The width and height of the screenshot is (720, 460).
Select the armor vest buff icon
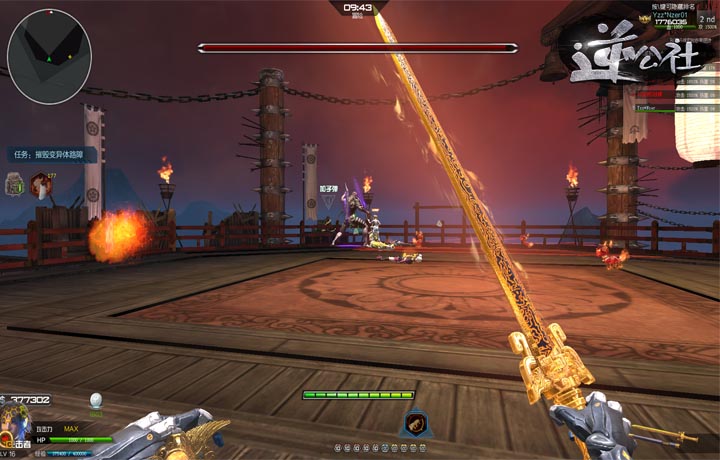(x=16, y=184)
